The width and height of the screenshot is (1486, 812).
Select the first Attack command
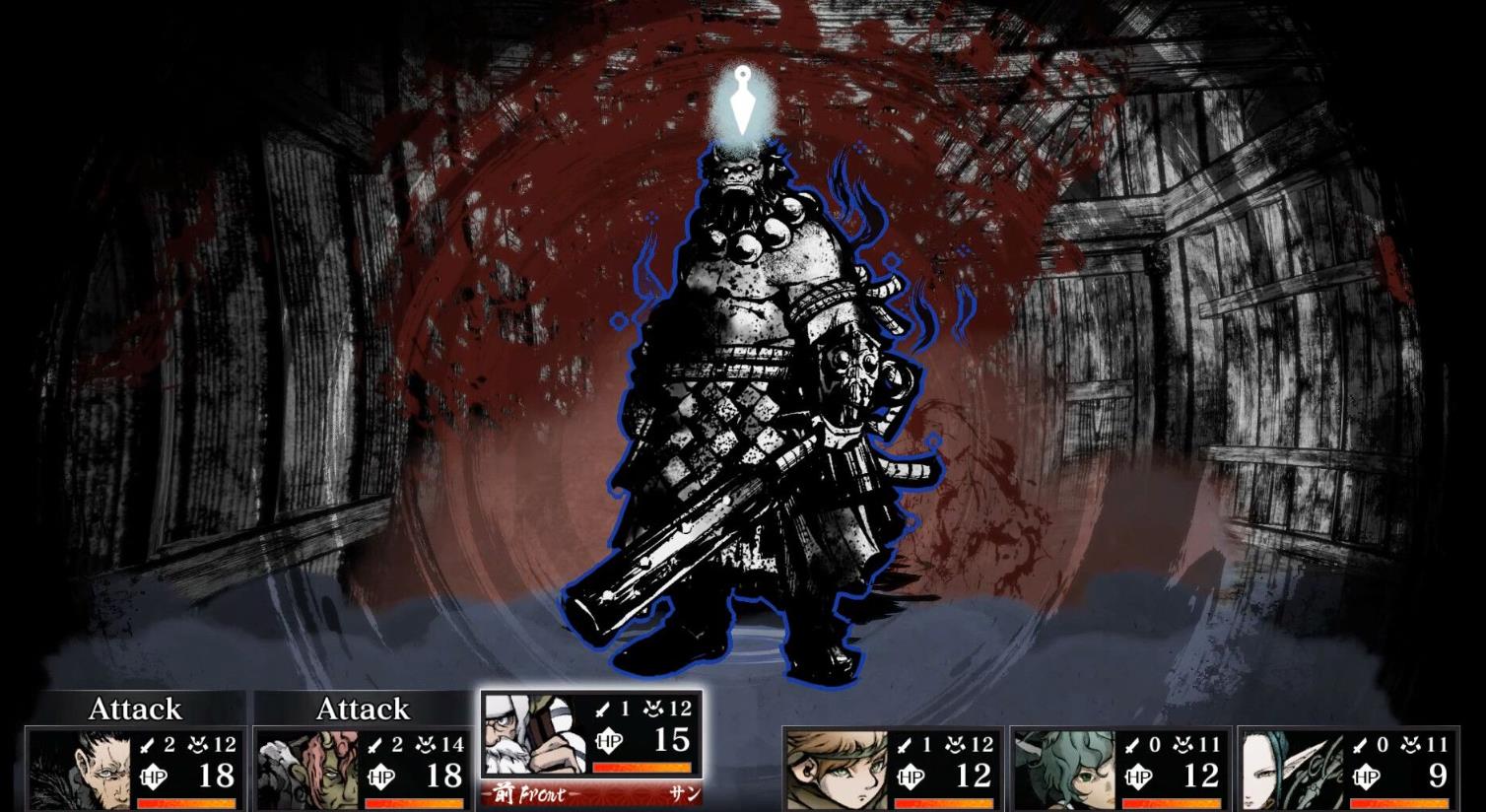[x=135, y=709]
